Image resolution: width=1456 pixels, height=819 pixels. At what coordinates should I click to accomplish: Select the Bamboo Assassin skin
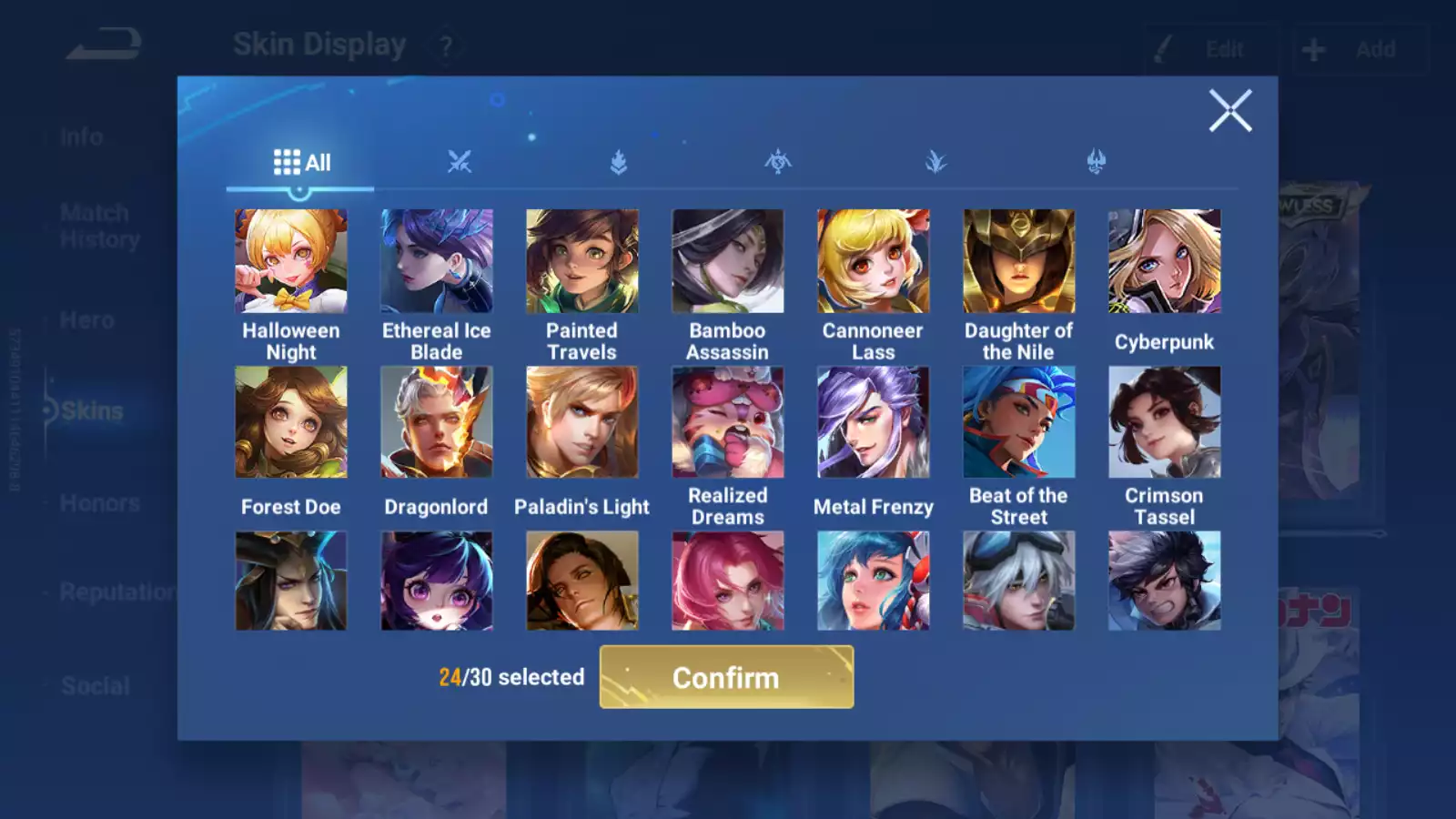[x=727, y=262]
